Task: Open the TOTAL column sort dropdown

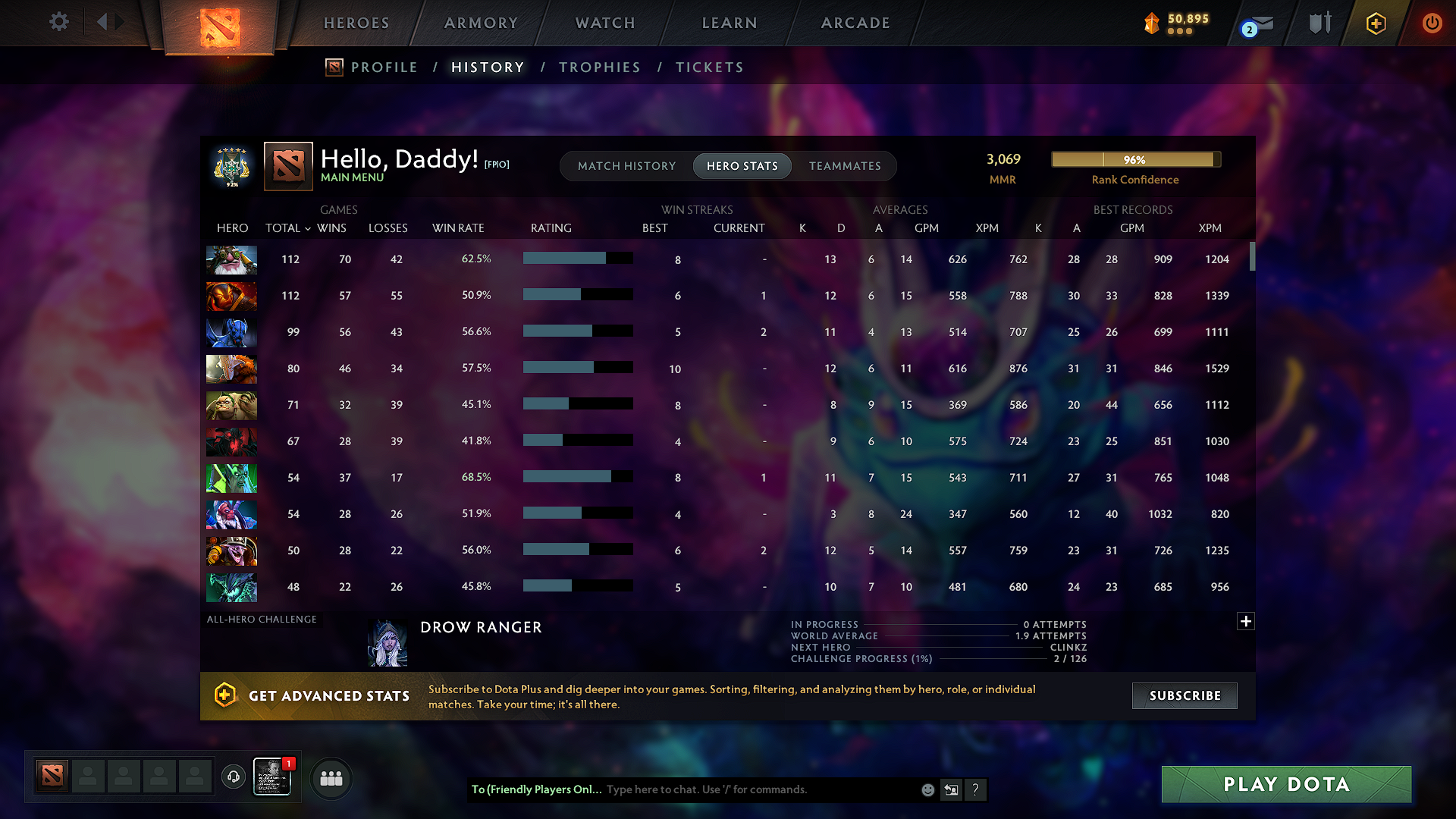Action: [x=287, y=227]
